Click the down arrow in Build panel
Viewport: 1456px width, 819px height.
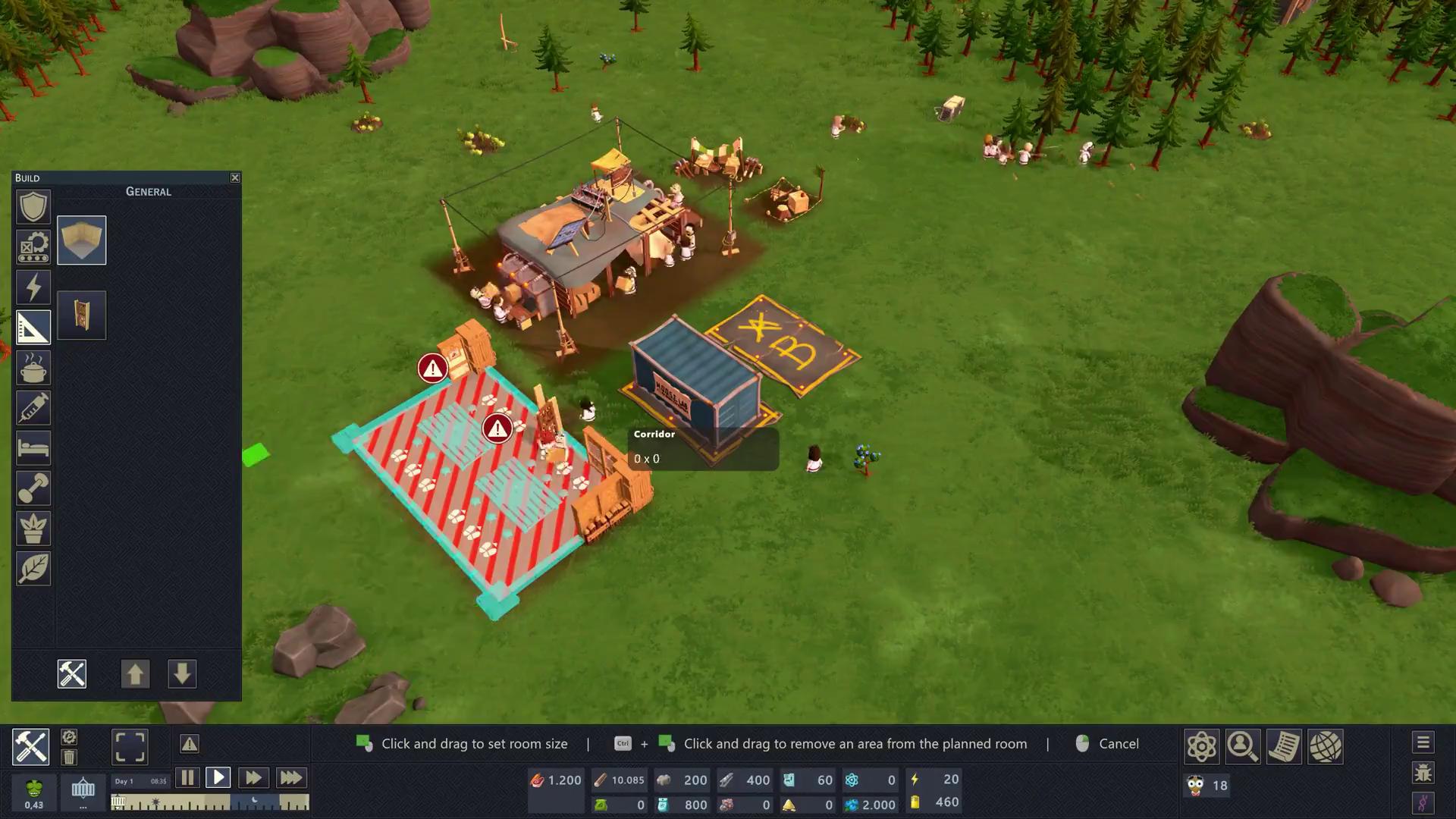coord(182,674)
